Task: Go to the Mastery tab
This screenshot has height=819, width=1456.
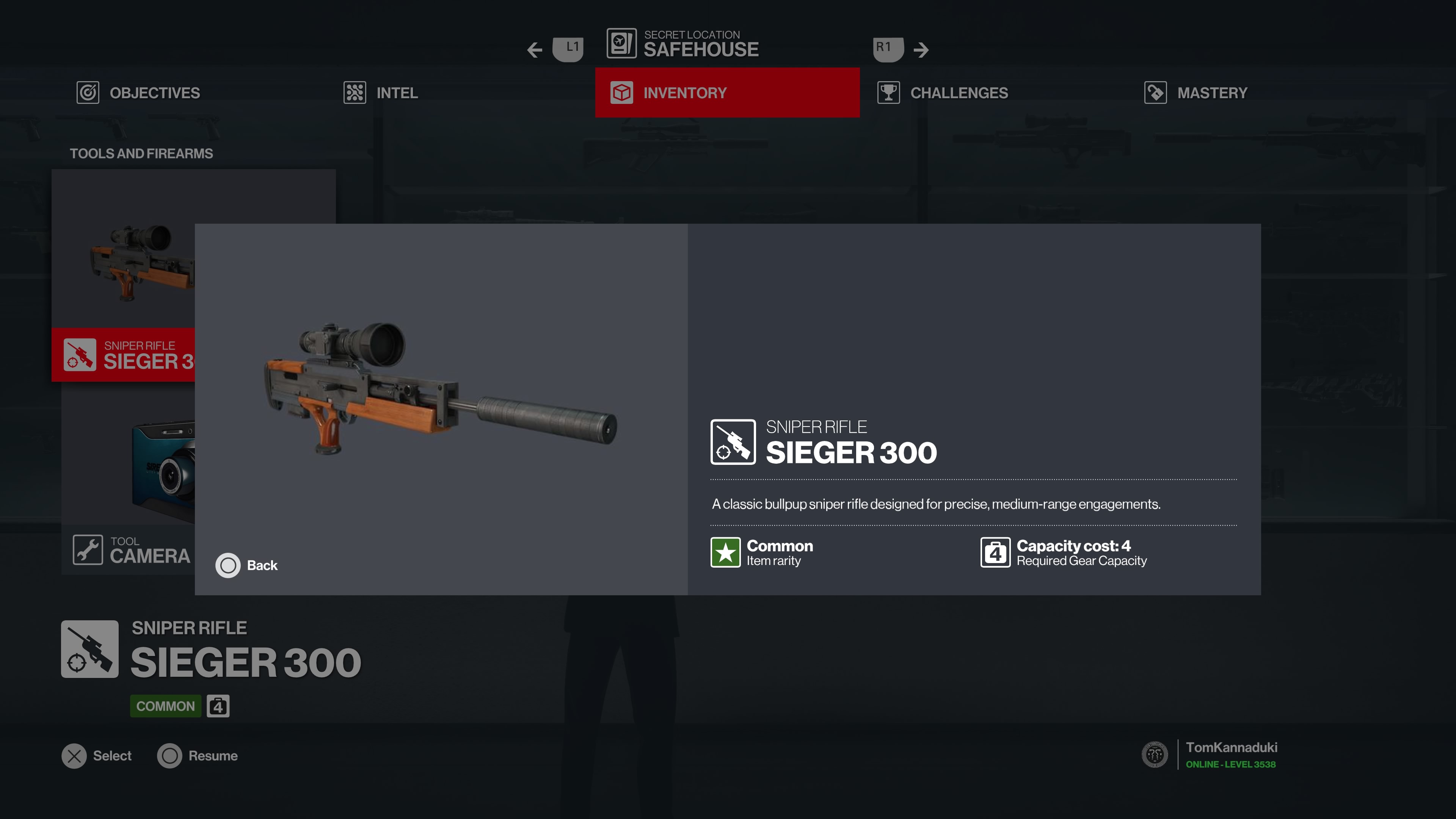Action: [x=1211, y=93]
